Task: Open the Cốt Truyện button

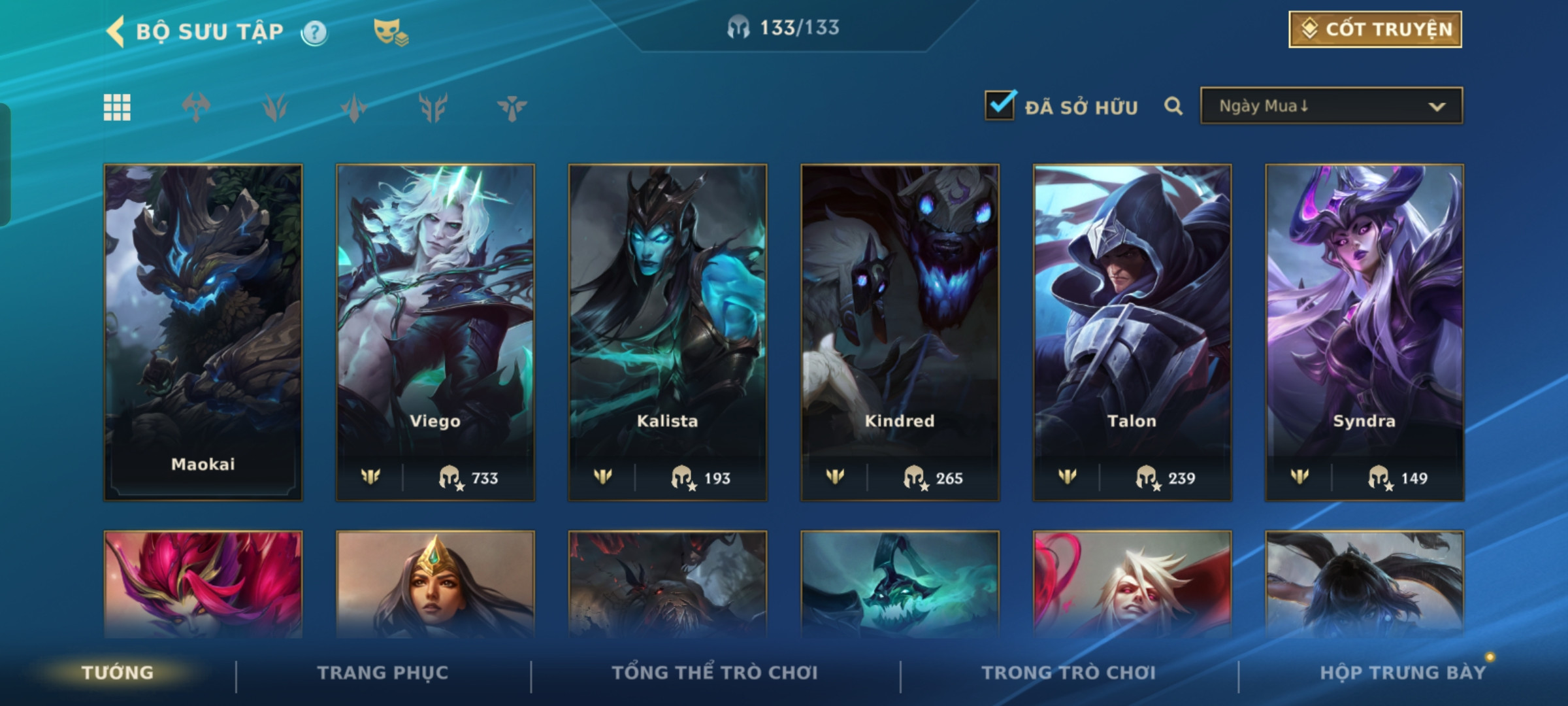Action: (1375, 29)
